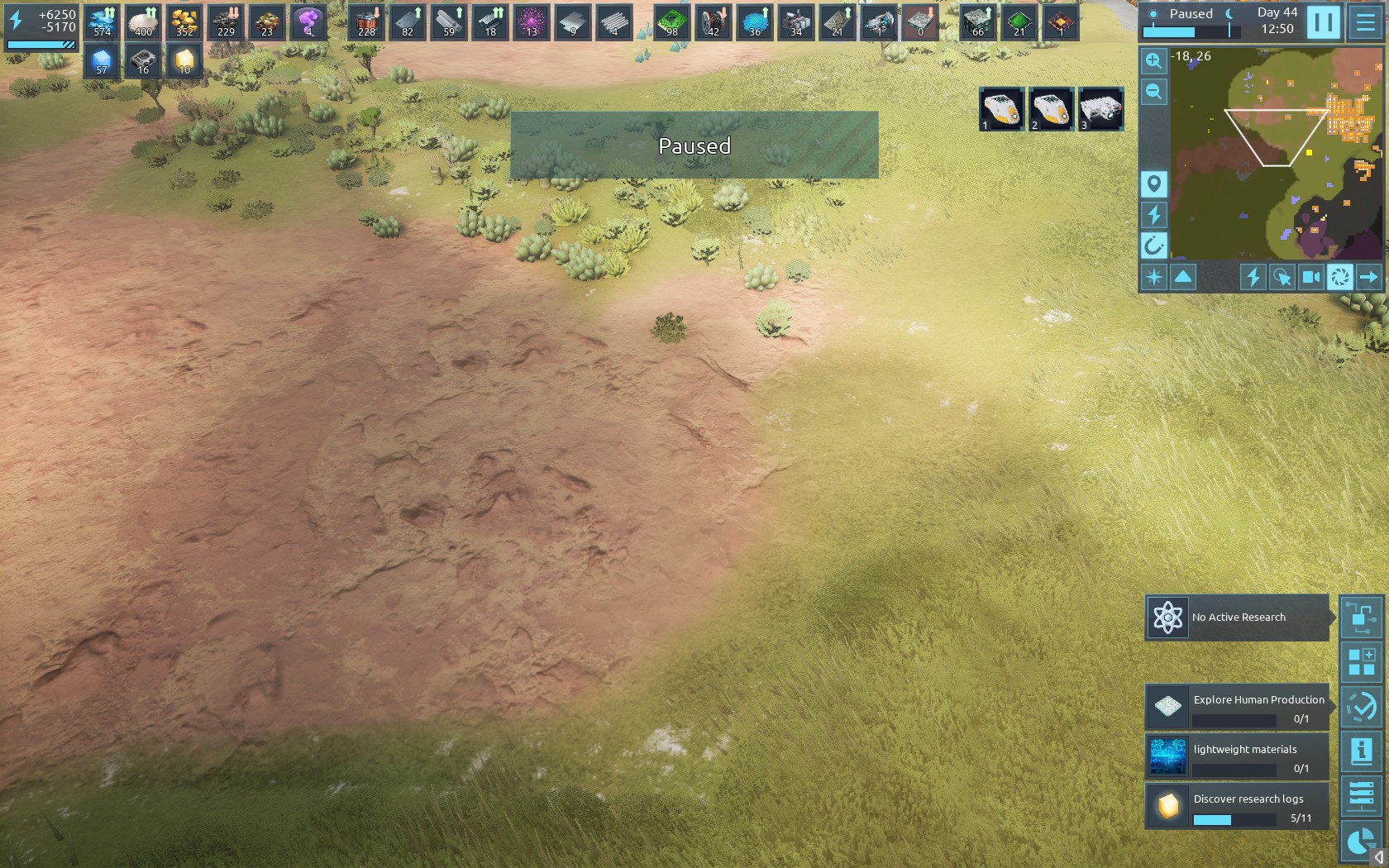Open the info book codex icon
This screenshot has width=1389, height=868.
coord(1361,751)
